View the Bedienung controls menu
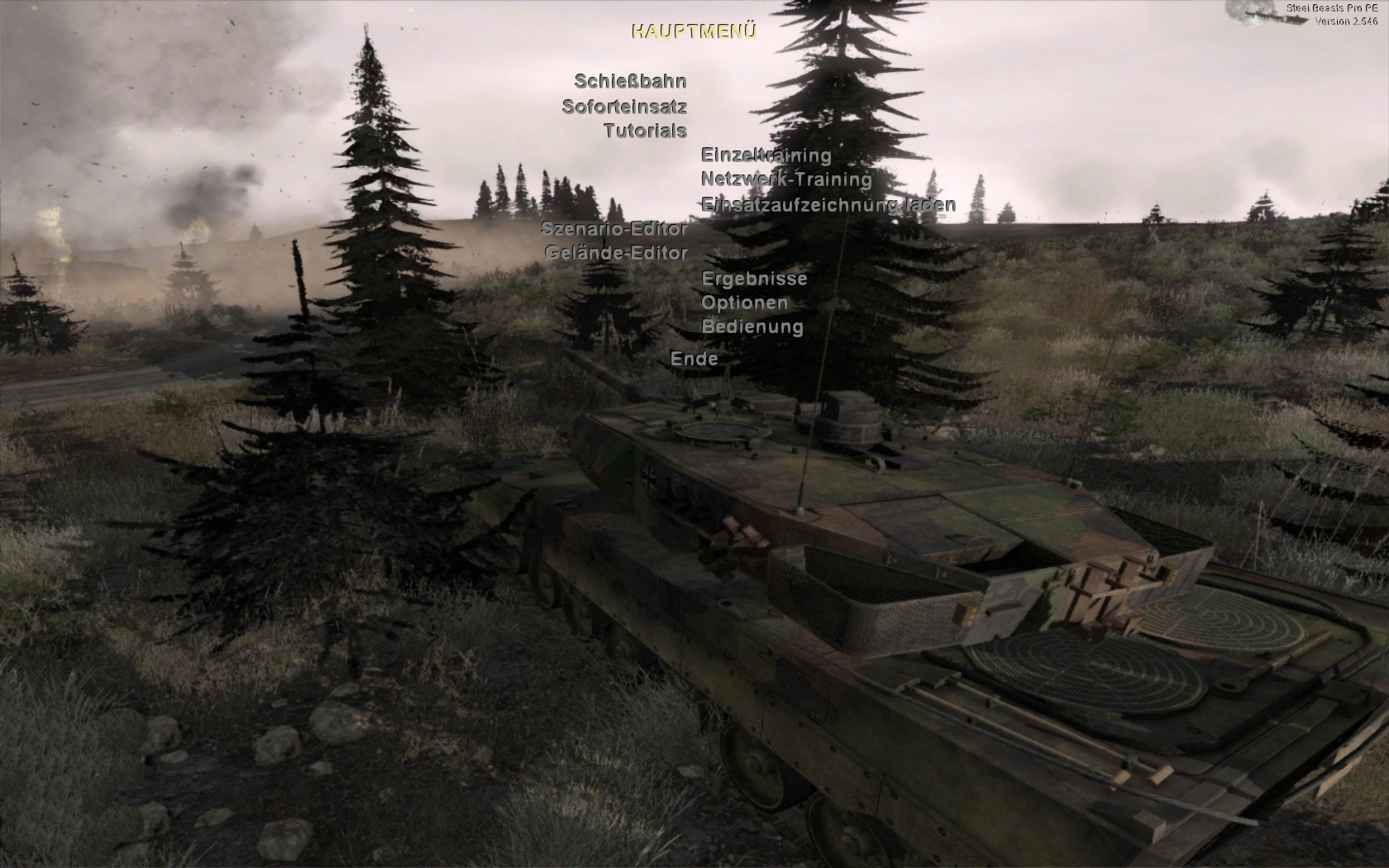The width and height of the screenshot is (1389, 868). point(752,327)
